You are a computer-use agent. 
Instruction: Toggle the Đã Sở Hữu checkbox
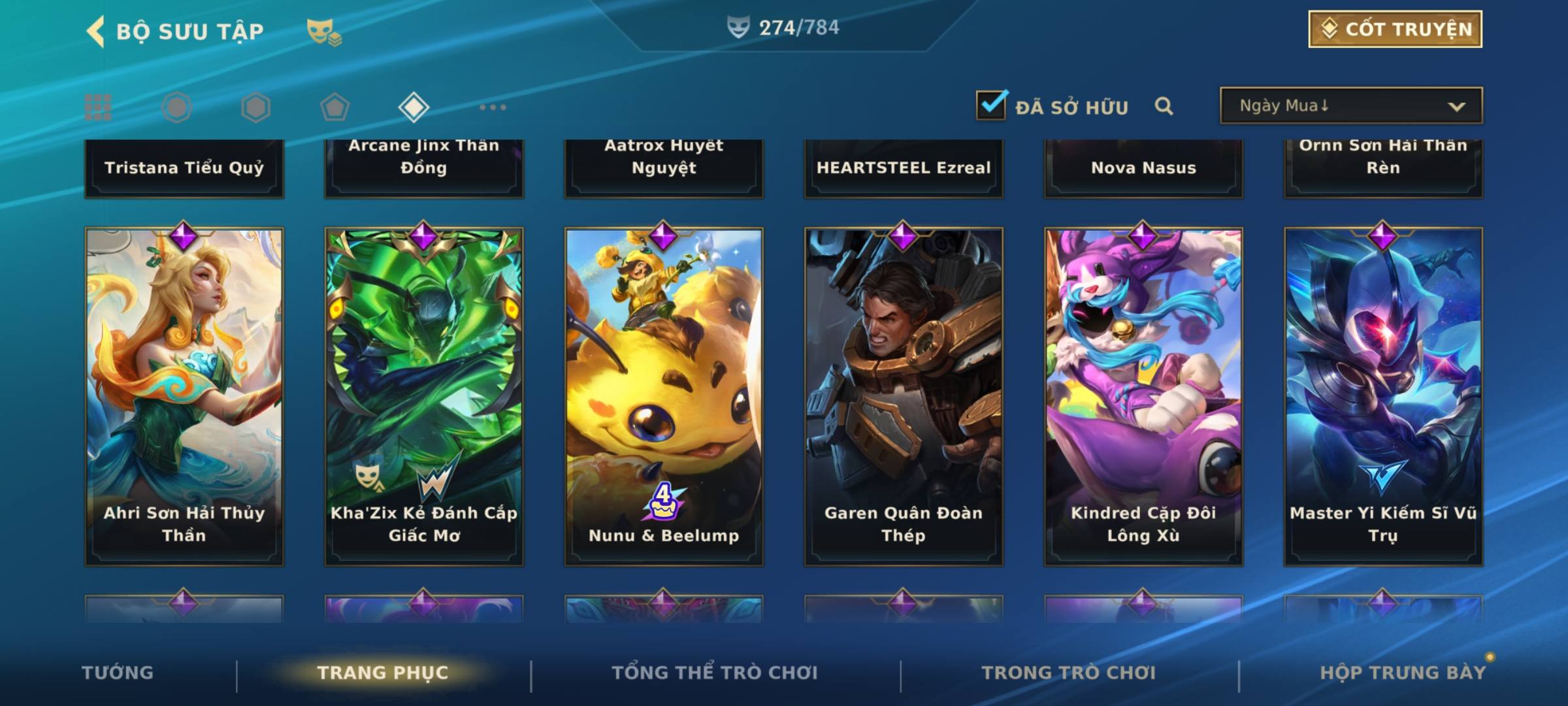(x=991, y=105)
